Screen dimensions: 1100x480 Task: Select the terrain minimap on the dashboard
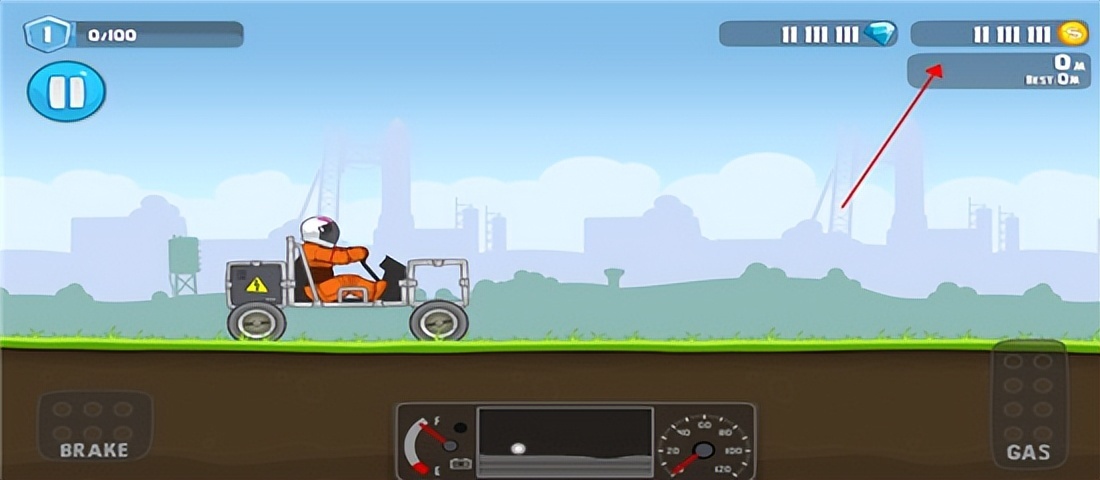565,441
